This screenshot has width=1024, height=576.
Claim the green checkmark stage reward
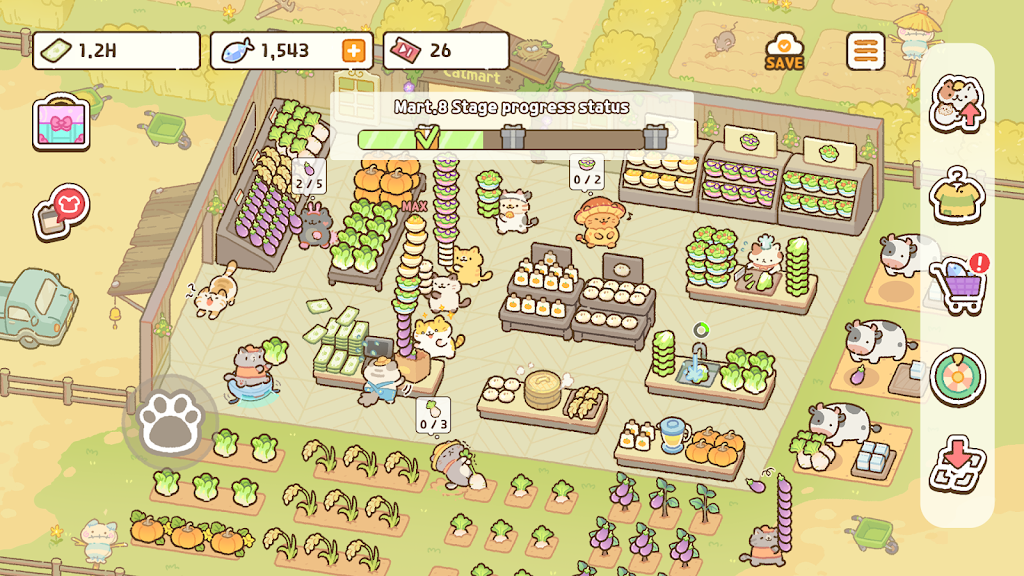pos(427,138)
